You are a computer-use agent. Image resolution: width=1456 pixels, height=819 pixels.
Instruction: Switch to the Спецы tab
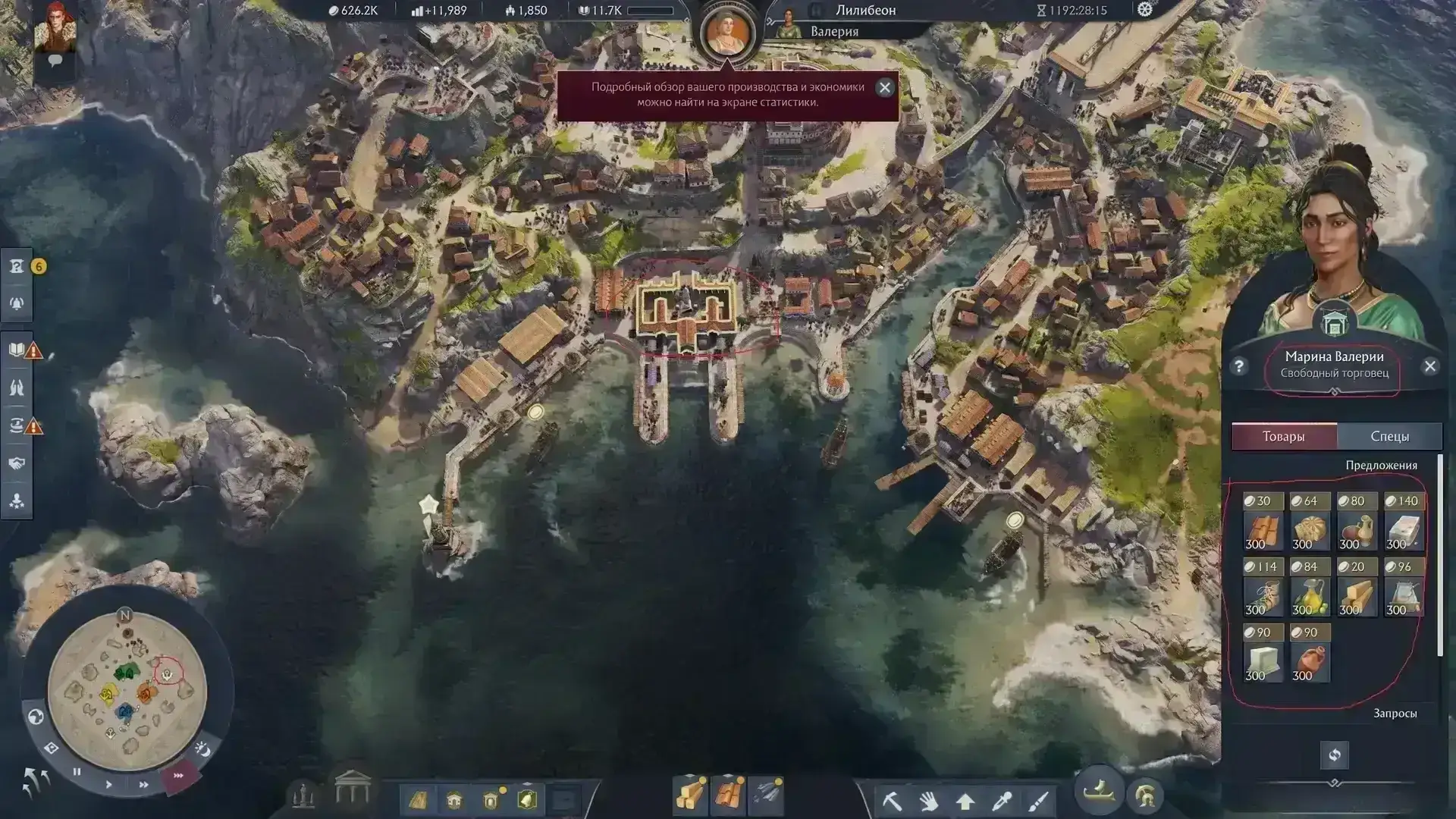pos(1389,436)
